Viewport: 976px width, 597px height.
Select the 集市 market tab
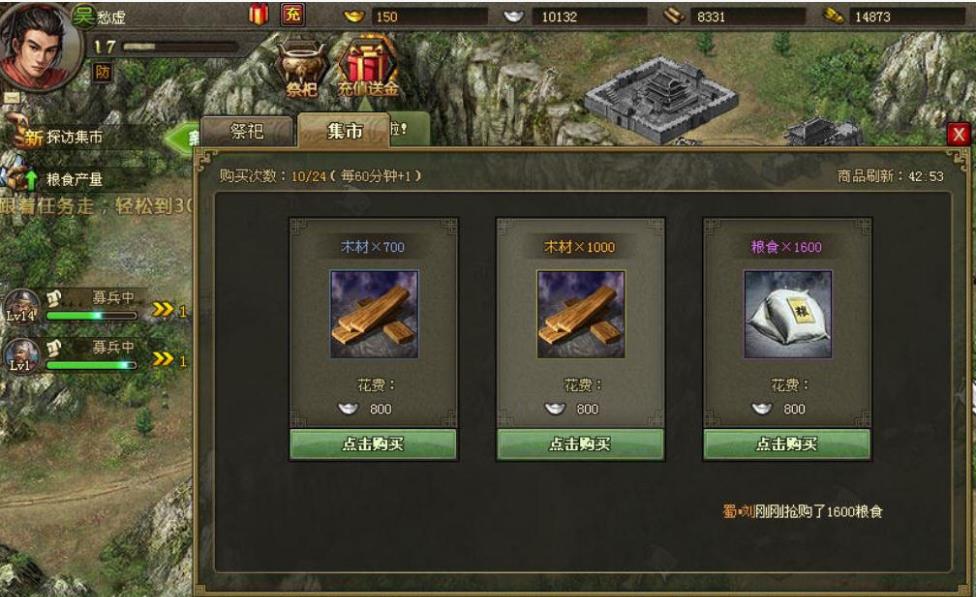click(x=344, y=131)
